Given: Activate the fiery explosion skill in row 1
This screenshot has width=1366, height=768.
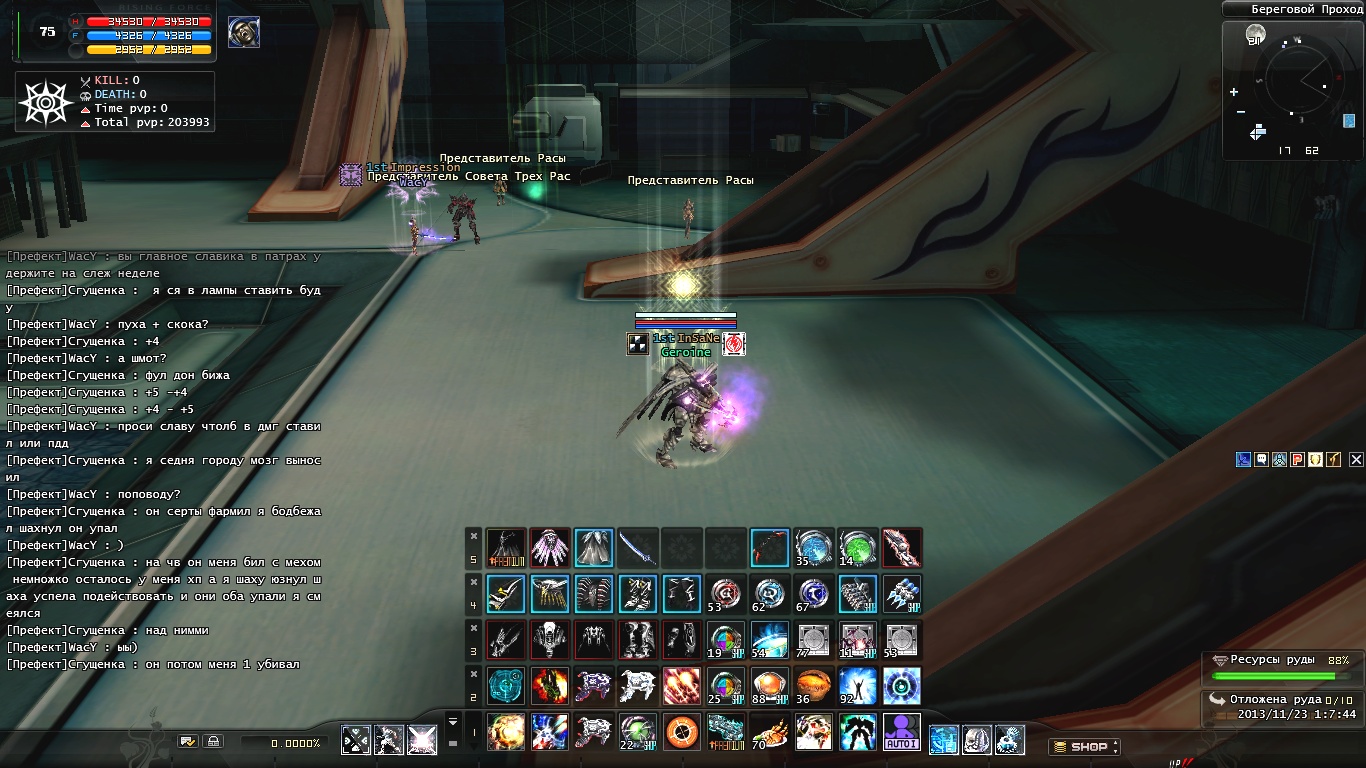Looking at the screenshot, I should (505, 732).
